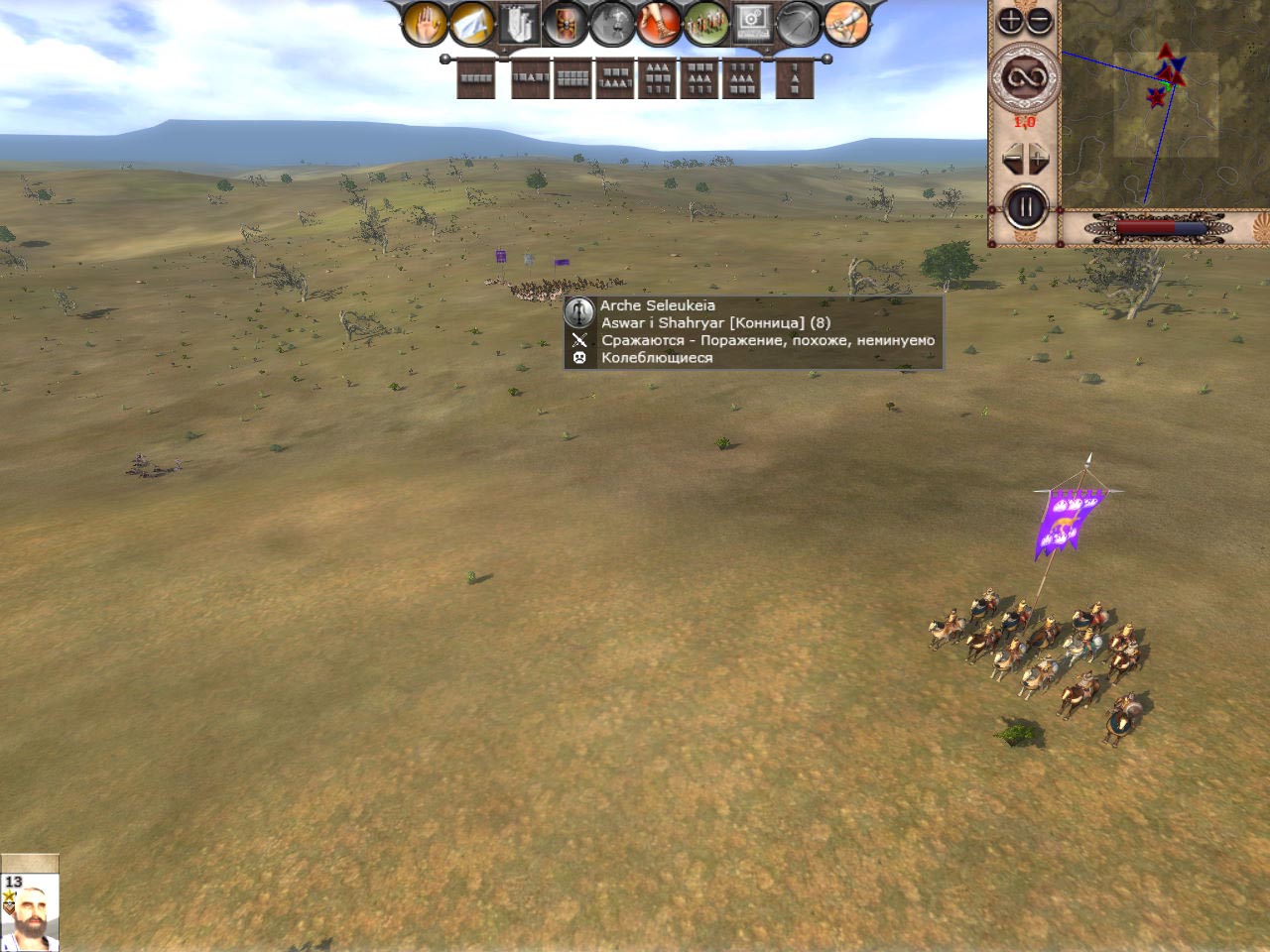The width and height of the screenshot is (1270, 952).
Task: Click the infinity-symbol round button
Action: point(1025,77)
